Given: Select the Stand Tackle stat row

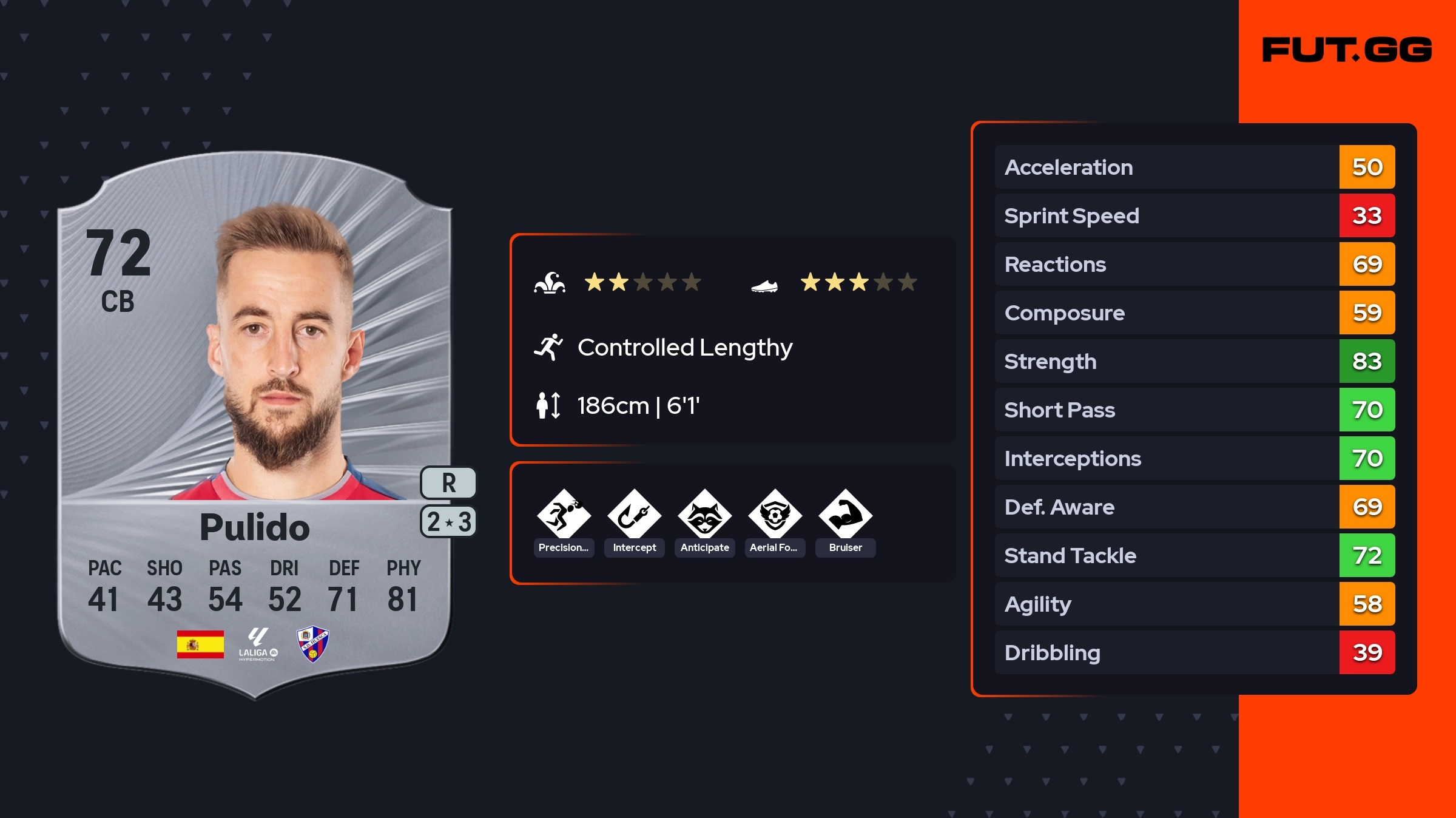Looking at the screenshot, I should [x=1194, y=555].
